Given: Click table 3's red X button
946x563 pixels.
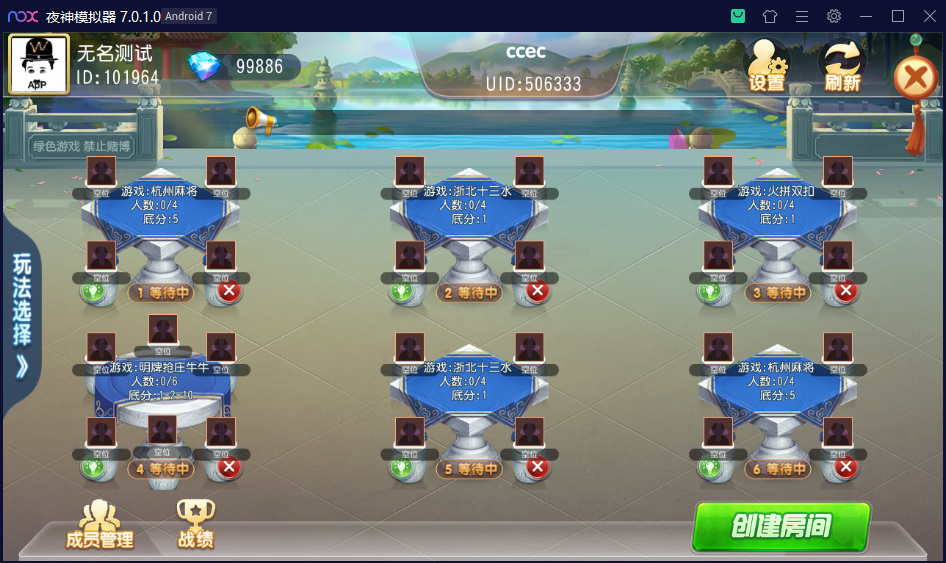Looking at the screenshot, I should point(845,291).
